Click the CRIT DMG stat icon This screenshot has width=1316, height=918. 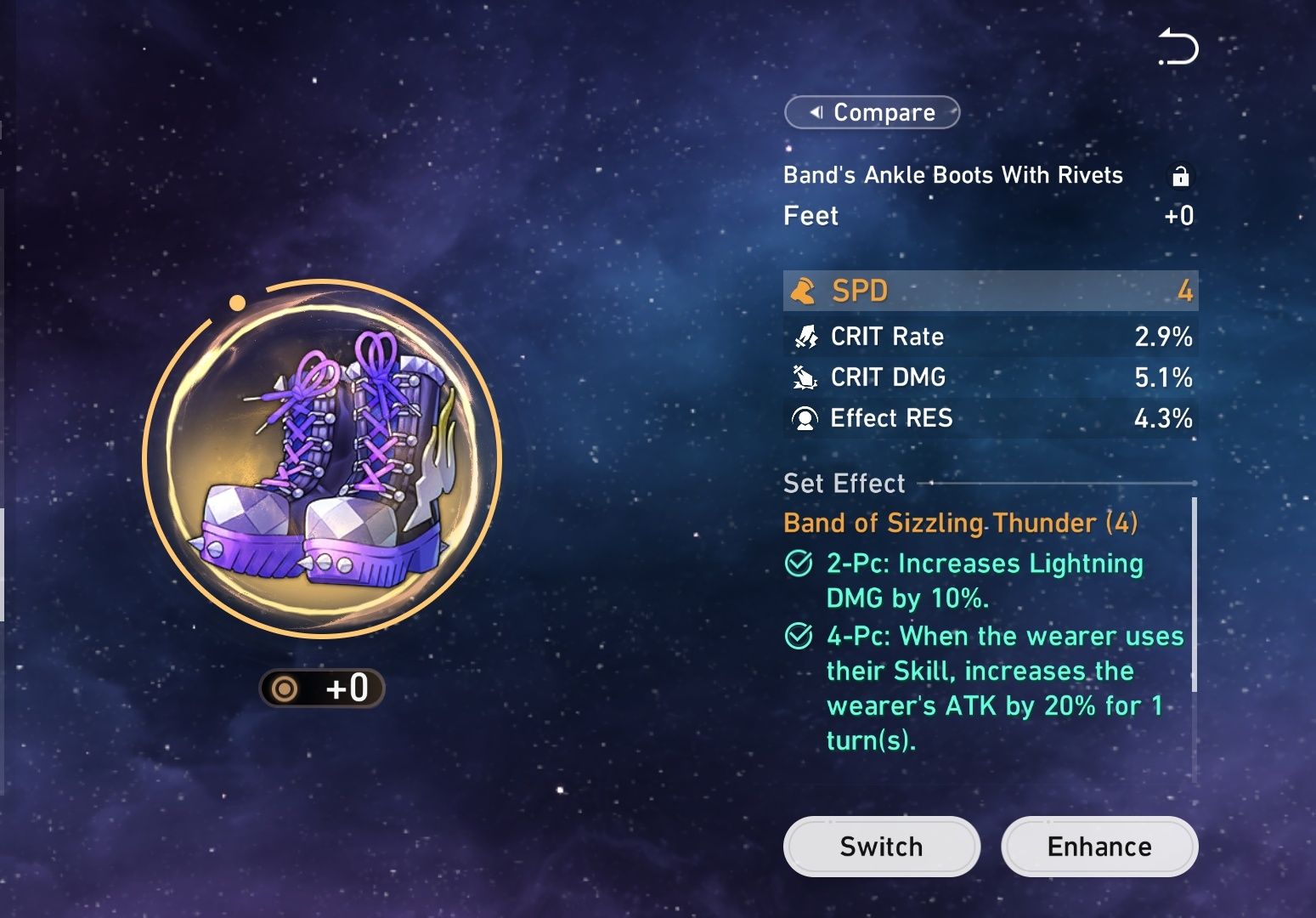805,377
